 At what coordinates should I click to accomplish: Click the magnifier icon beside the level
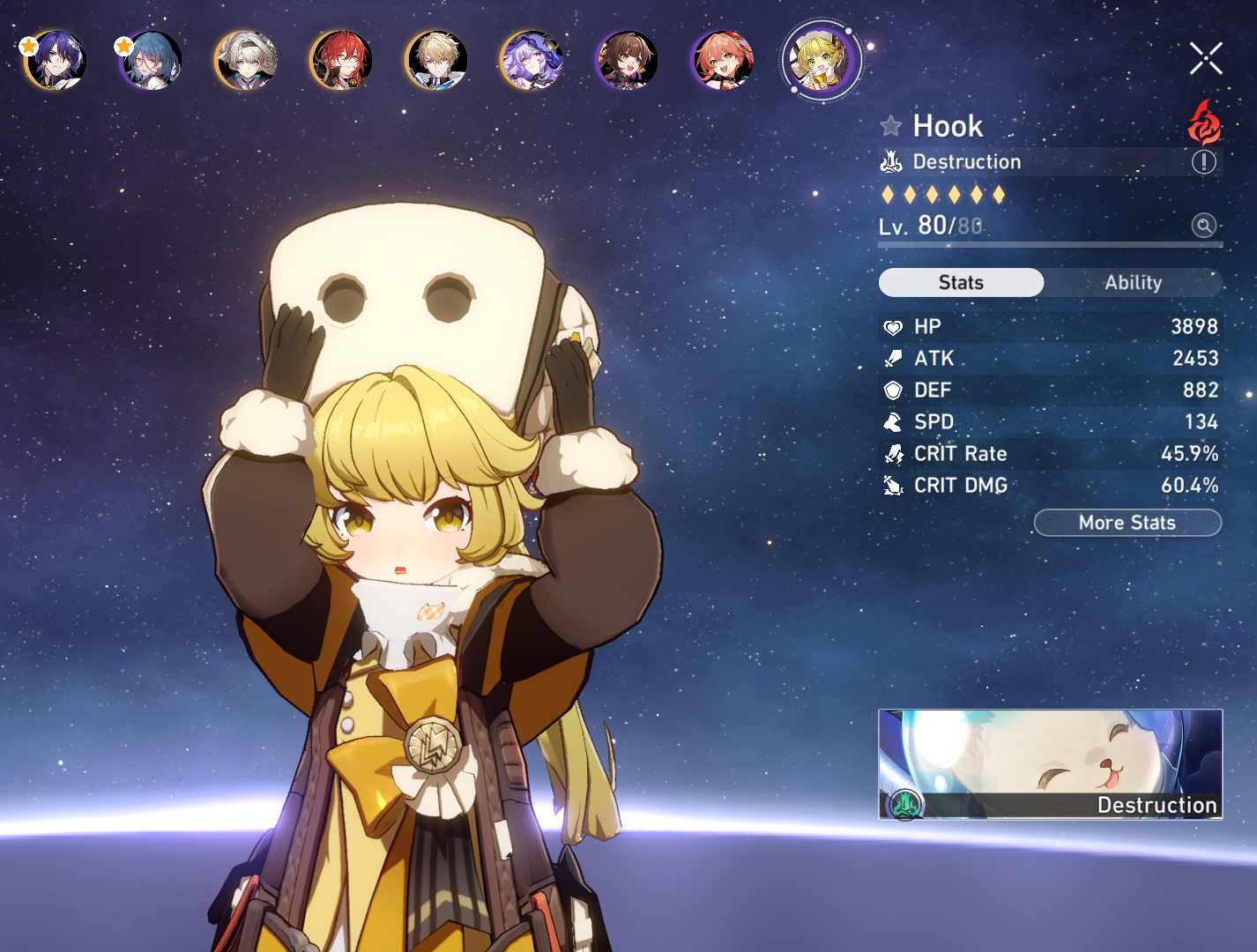coord(1203,226)
